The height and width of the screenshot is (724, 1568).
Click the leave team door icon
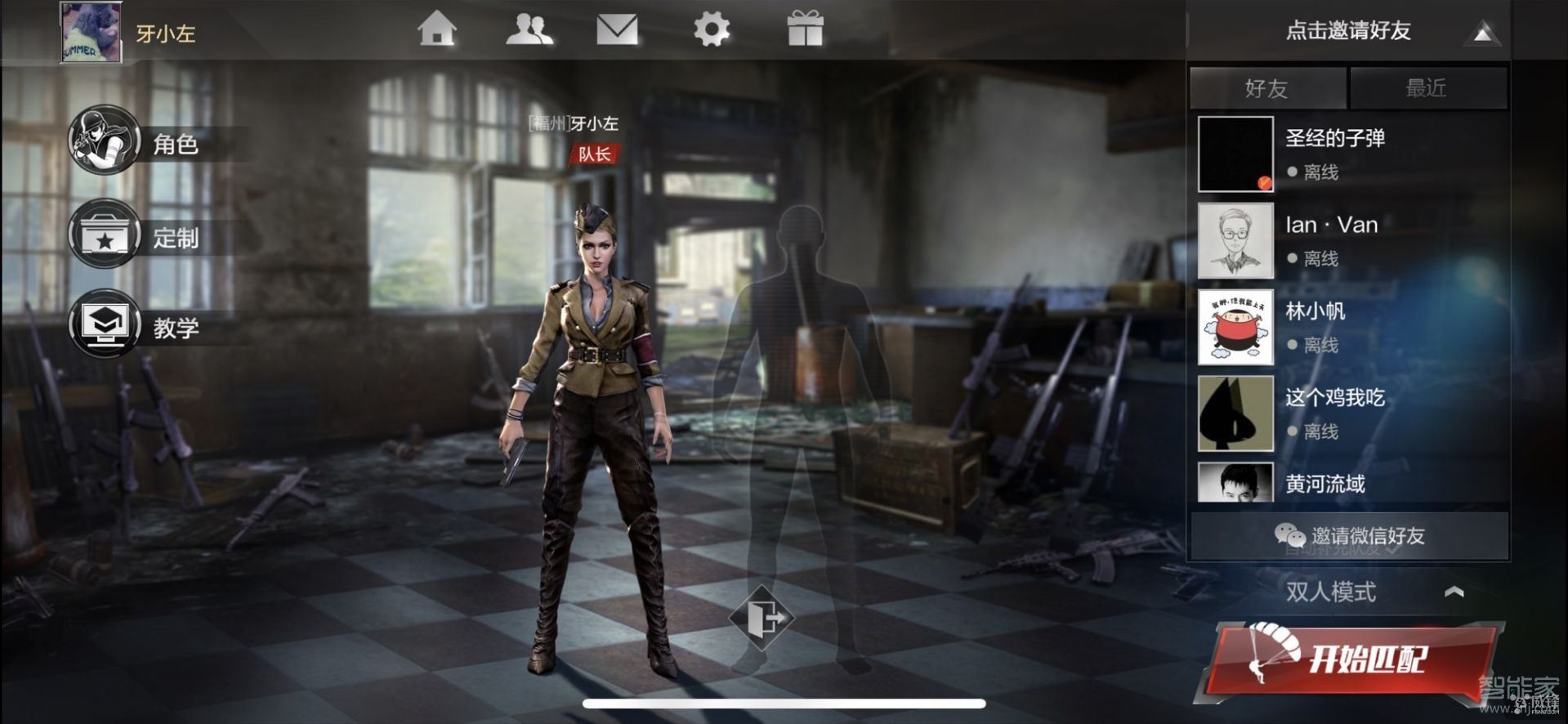[762, 617]
